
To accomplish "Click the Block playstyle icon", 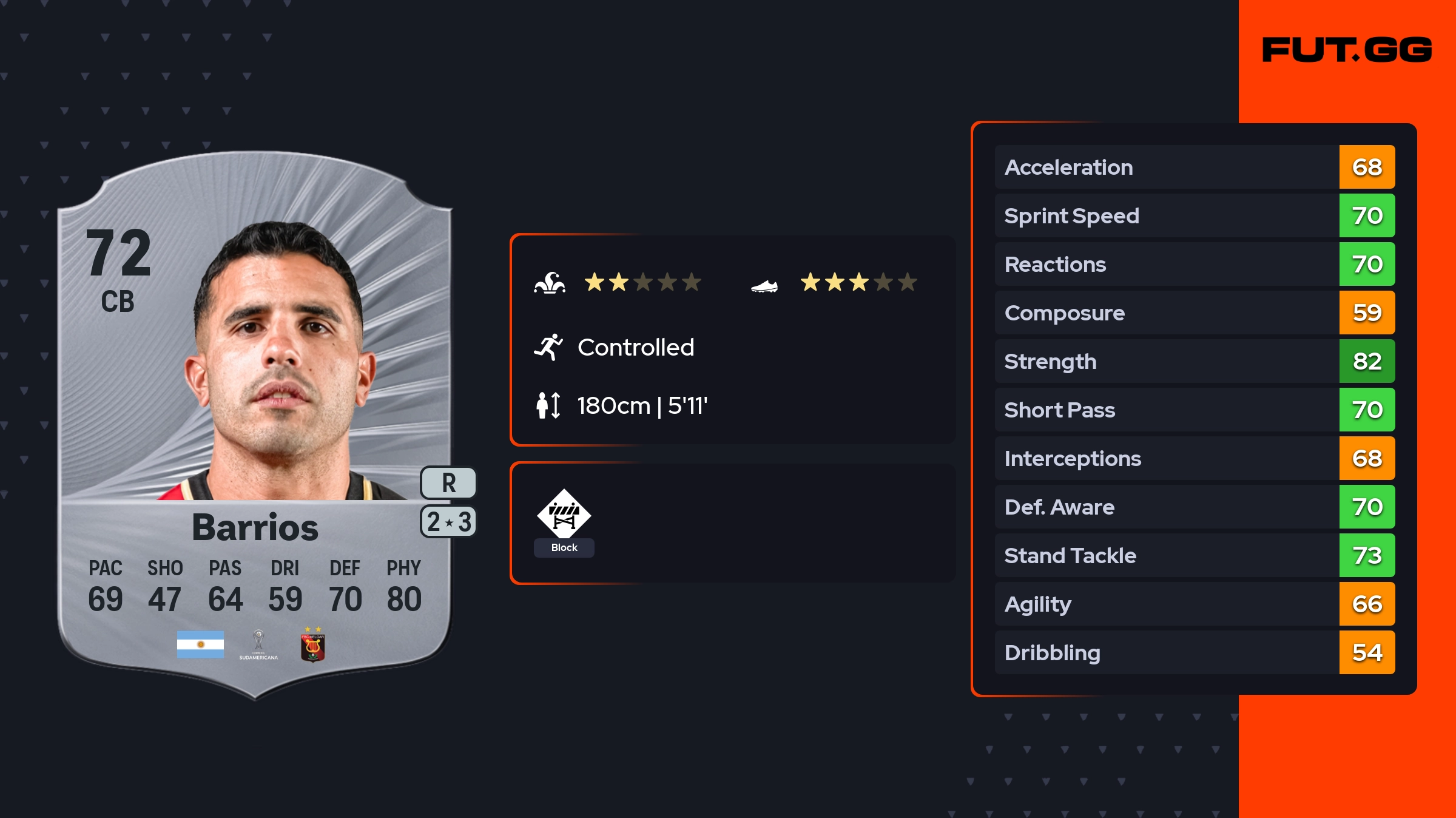I will tap(564, 515).
